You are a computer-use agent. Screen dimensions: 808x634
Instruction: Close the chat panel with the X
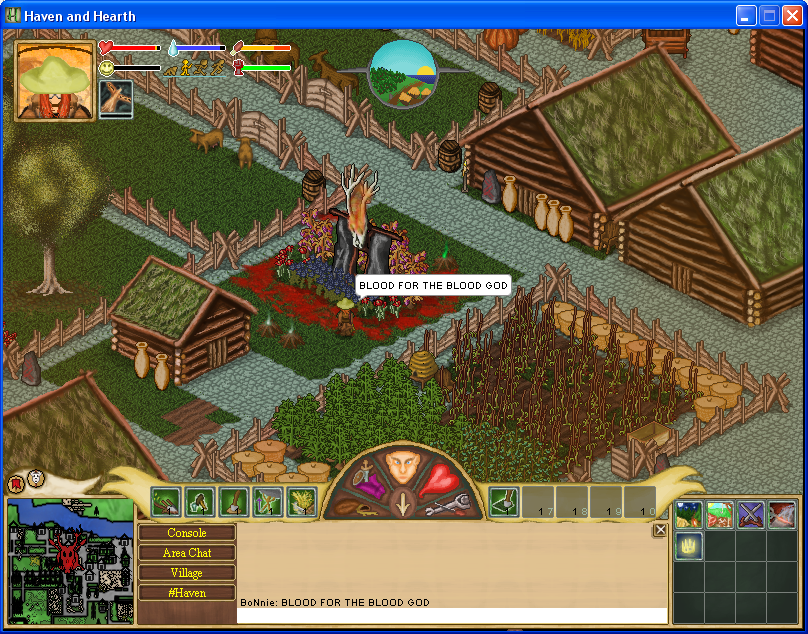click(x=660, y=531)
